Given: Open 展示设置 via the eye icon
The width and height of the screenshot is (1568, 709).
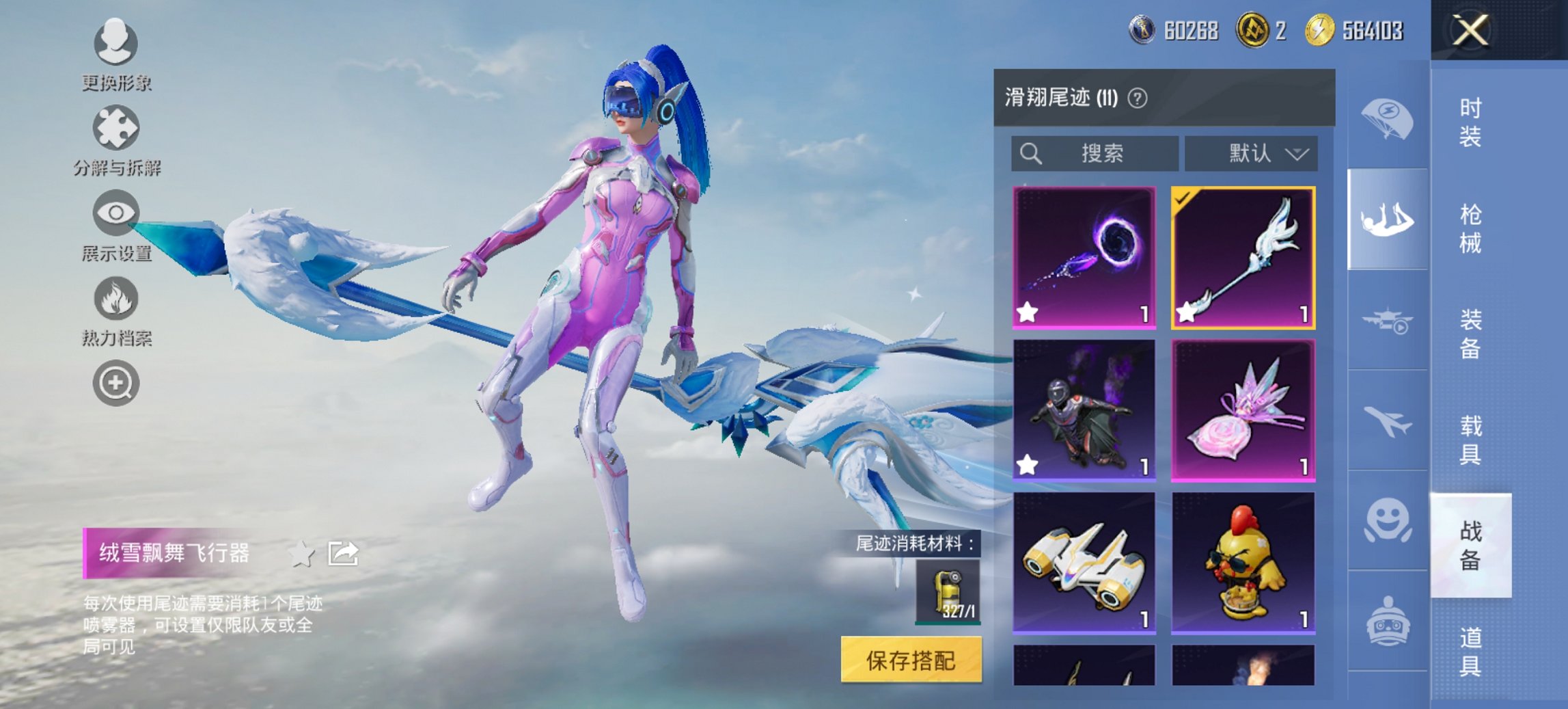Looking at the screenshot, I should [x=116, y=213].
